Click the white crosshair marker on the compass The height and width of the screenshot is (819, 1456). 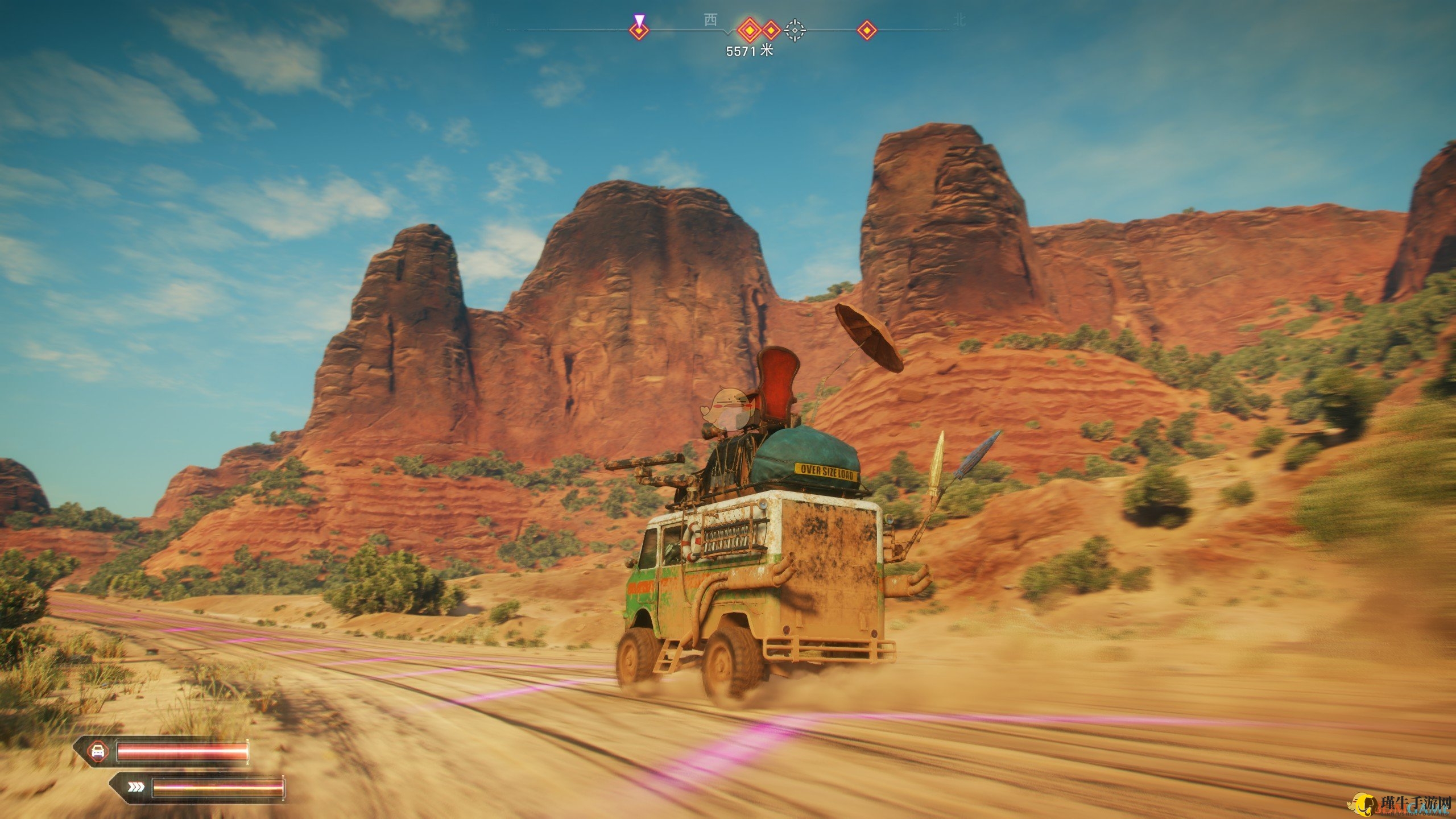point(795,30)
